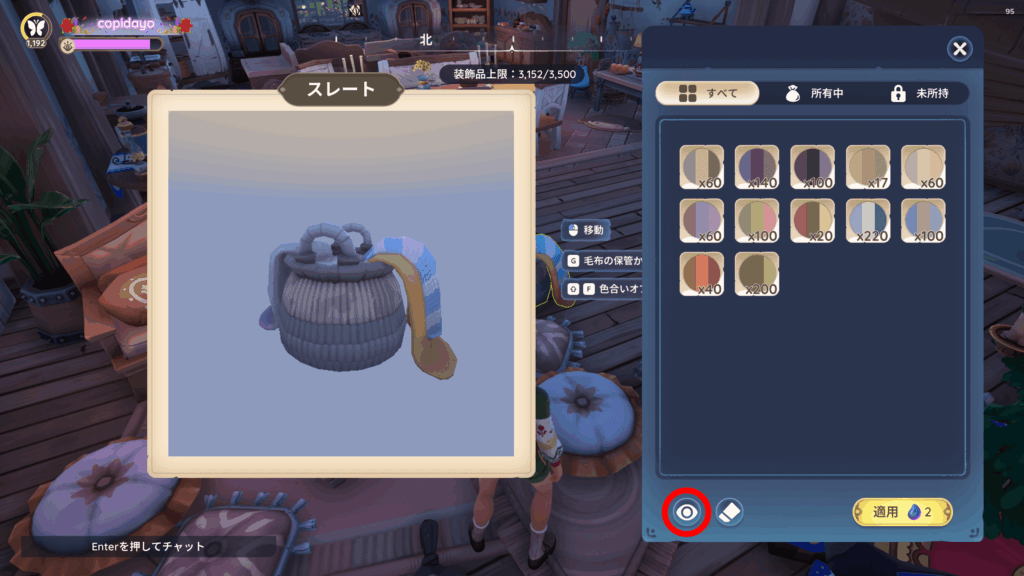Viewport: 1024px width, 576px height.
Task: Pick the x200 olive-brown swatch
Action: (x=757, y=273)
